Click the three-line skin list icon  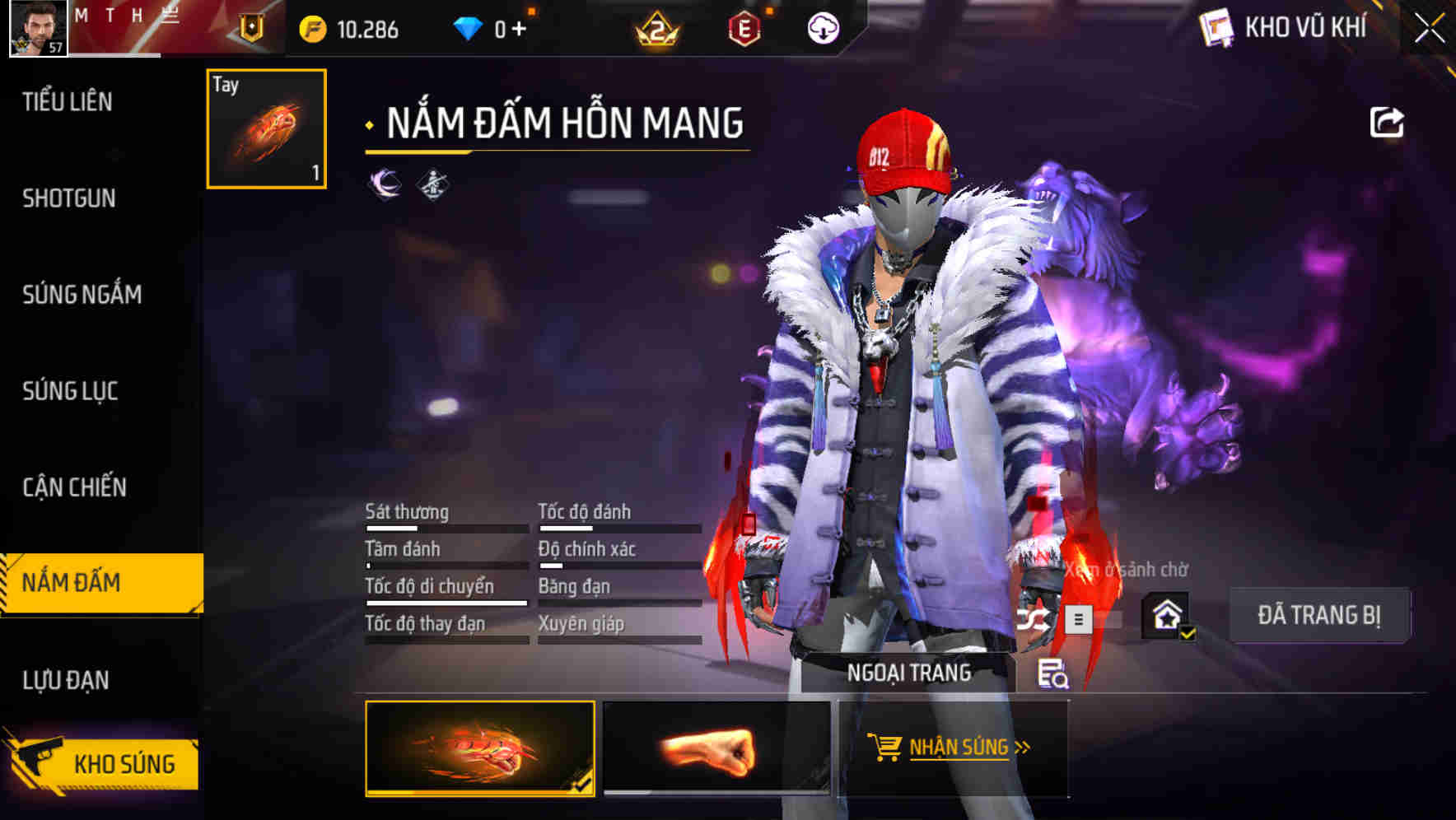[1078, 618]
